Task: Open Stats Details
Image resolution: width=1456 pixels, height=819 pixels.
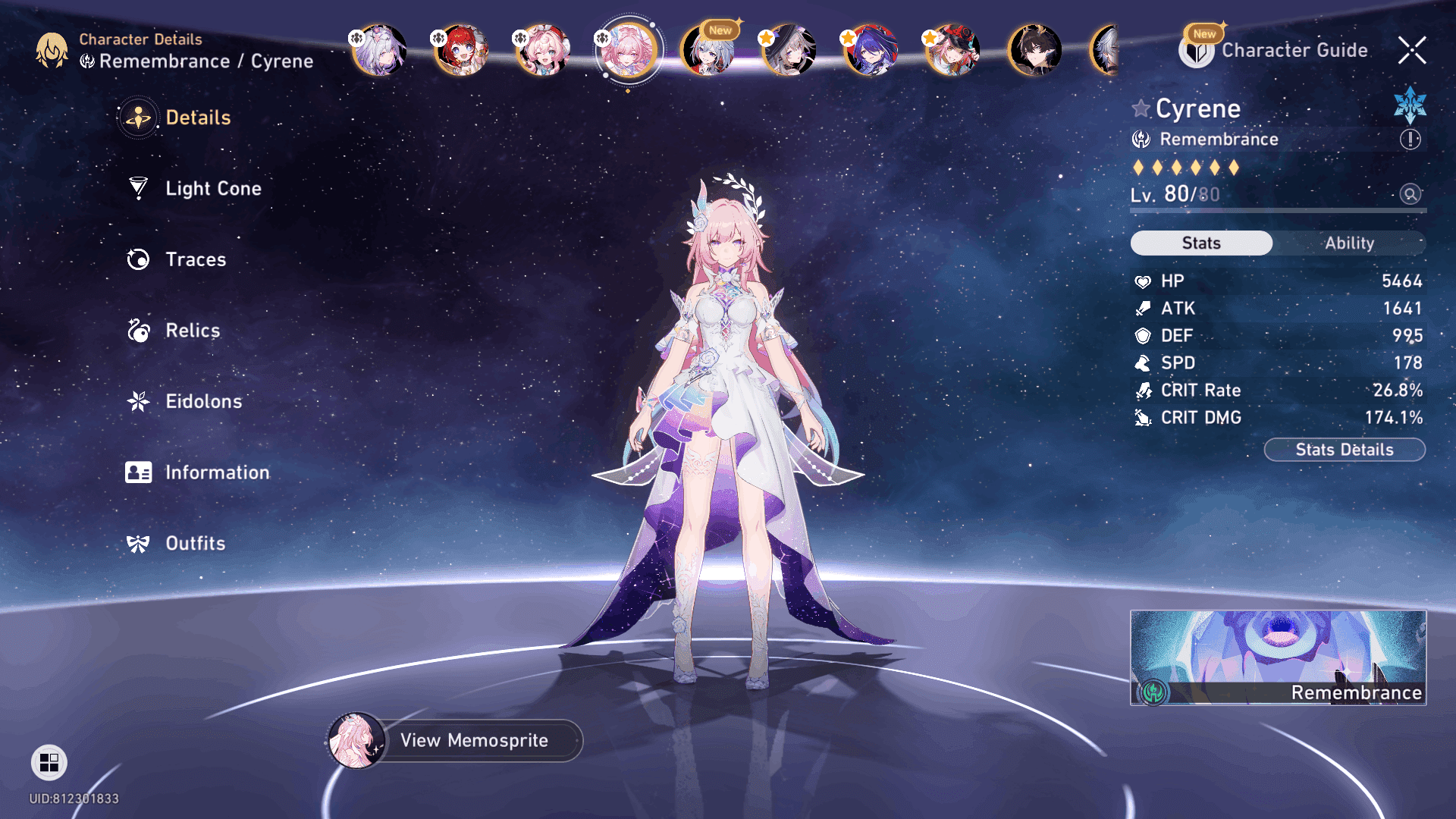Action: click(x=1345, y=450)
